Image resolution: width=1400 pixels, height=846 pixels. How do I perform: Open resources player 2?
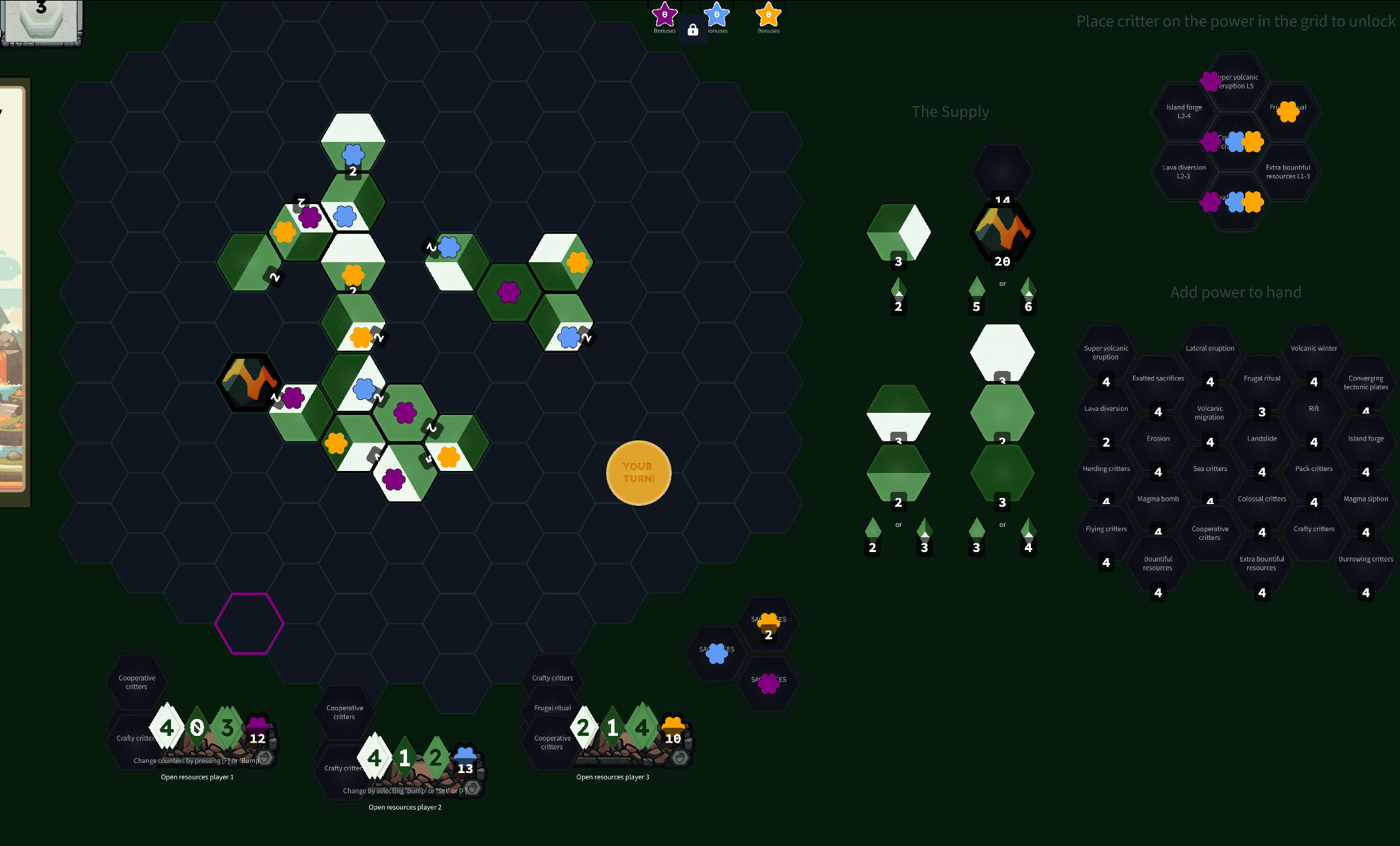(x=405, y=807)
